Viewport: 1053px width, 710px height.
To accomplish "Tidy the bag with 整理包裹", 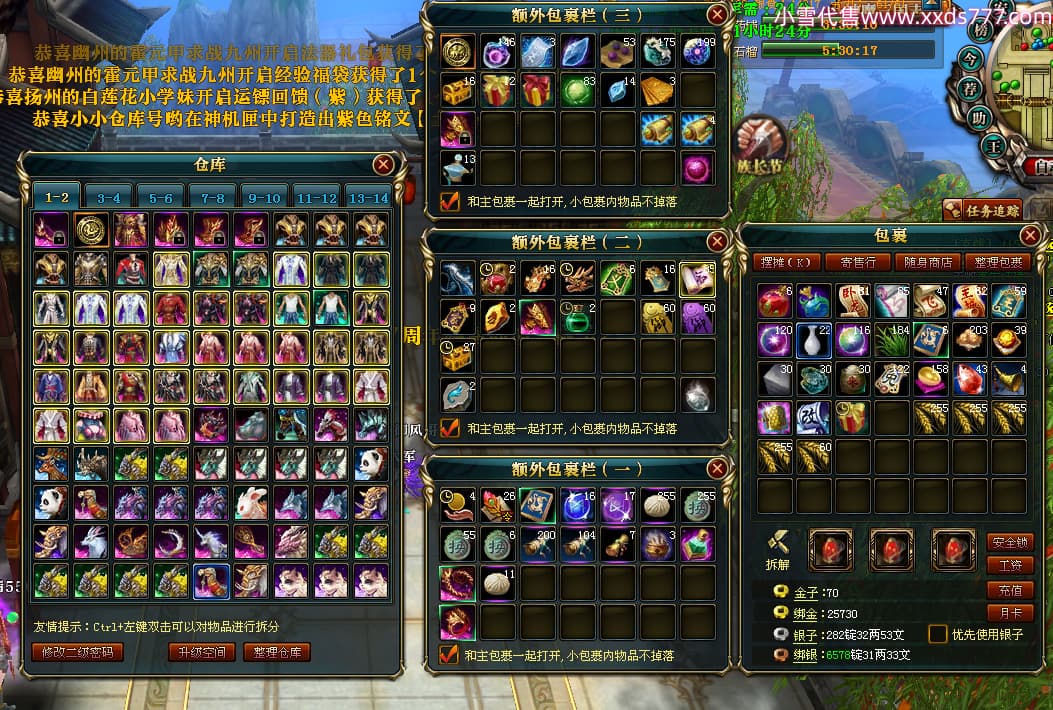I will tap(998, 262).
